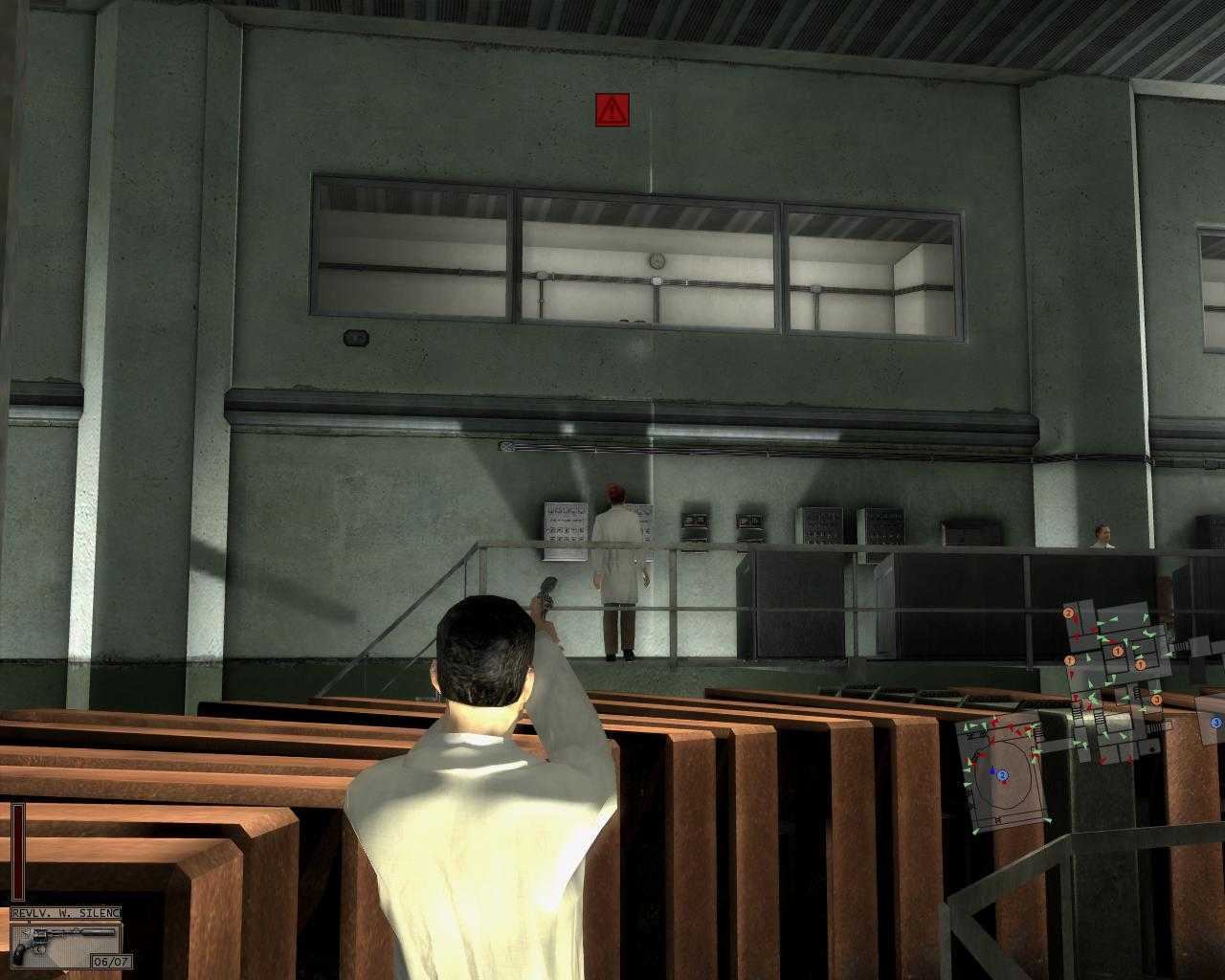Screen dimensions: 1225x980
Task: Click the blue numbered 2 marker on the circular room
Action: click(1003, 774)
